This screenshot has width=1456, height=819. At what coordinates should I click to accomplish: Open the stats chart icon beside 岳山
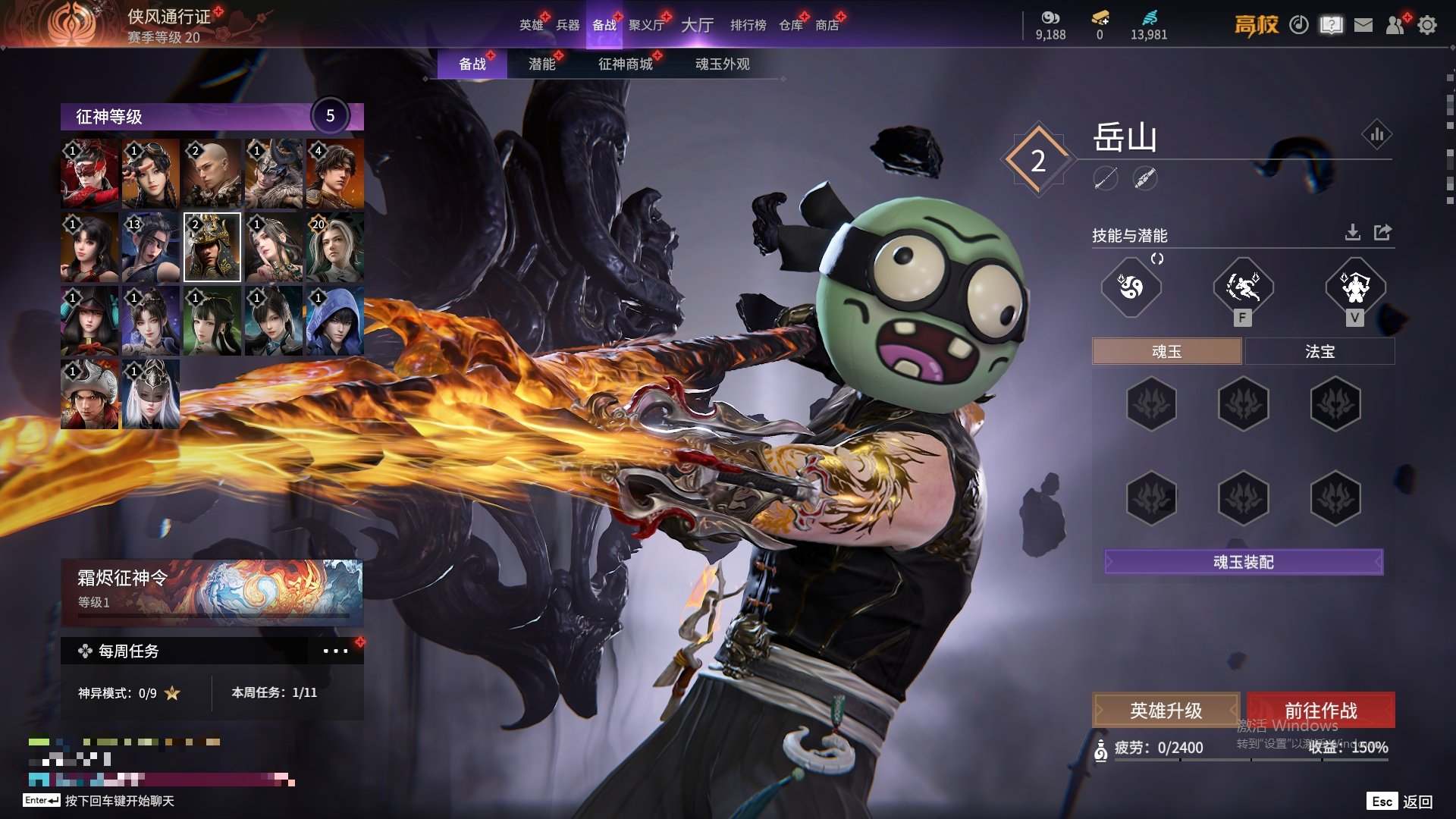coord(1376,135)
